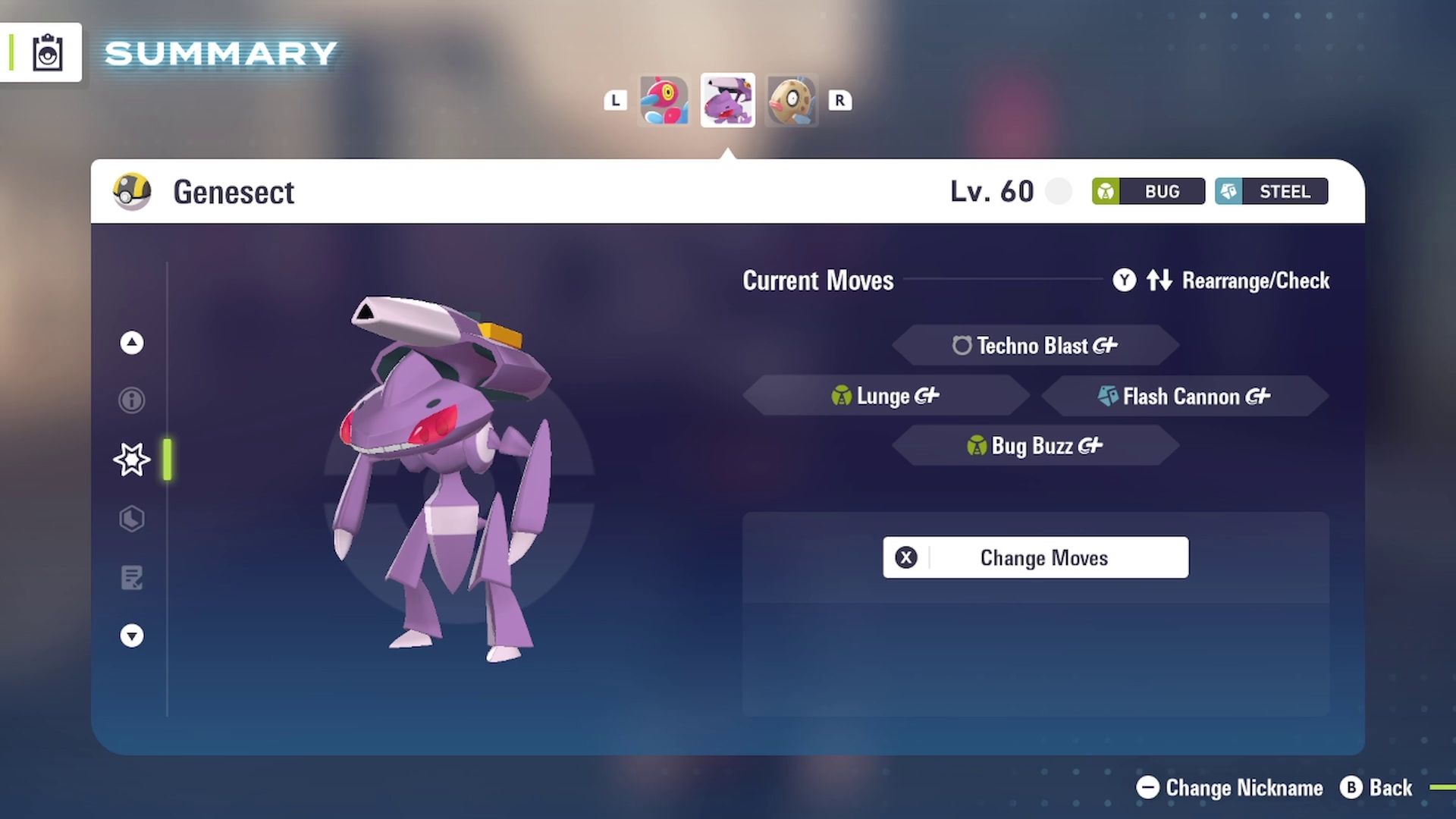Select the Techno Blast move's ring icon
Image resolution: width=1456 pixels, height=819 pixels.
click(x=962, y=346)
